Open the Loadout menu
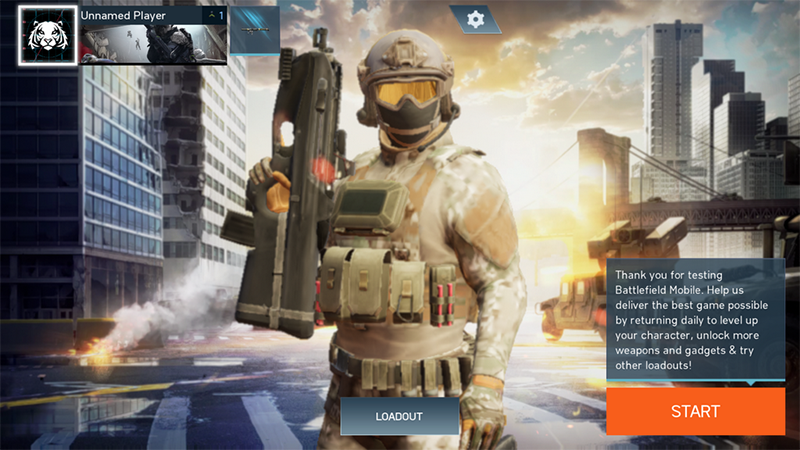800x450 pixels. point(399,416)
